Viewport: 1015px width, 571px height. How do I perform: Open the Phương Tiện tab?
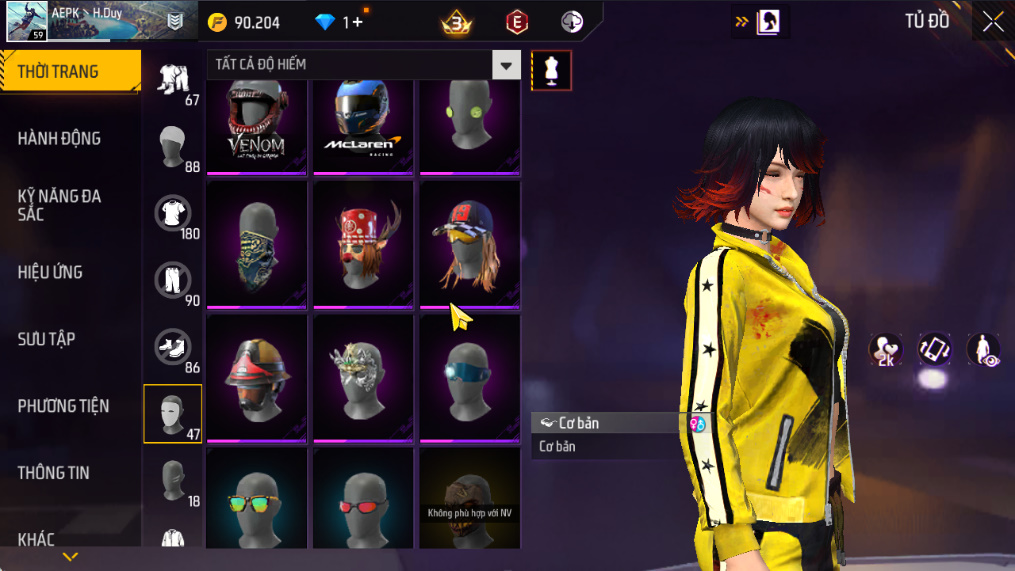(63, 406)
